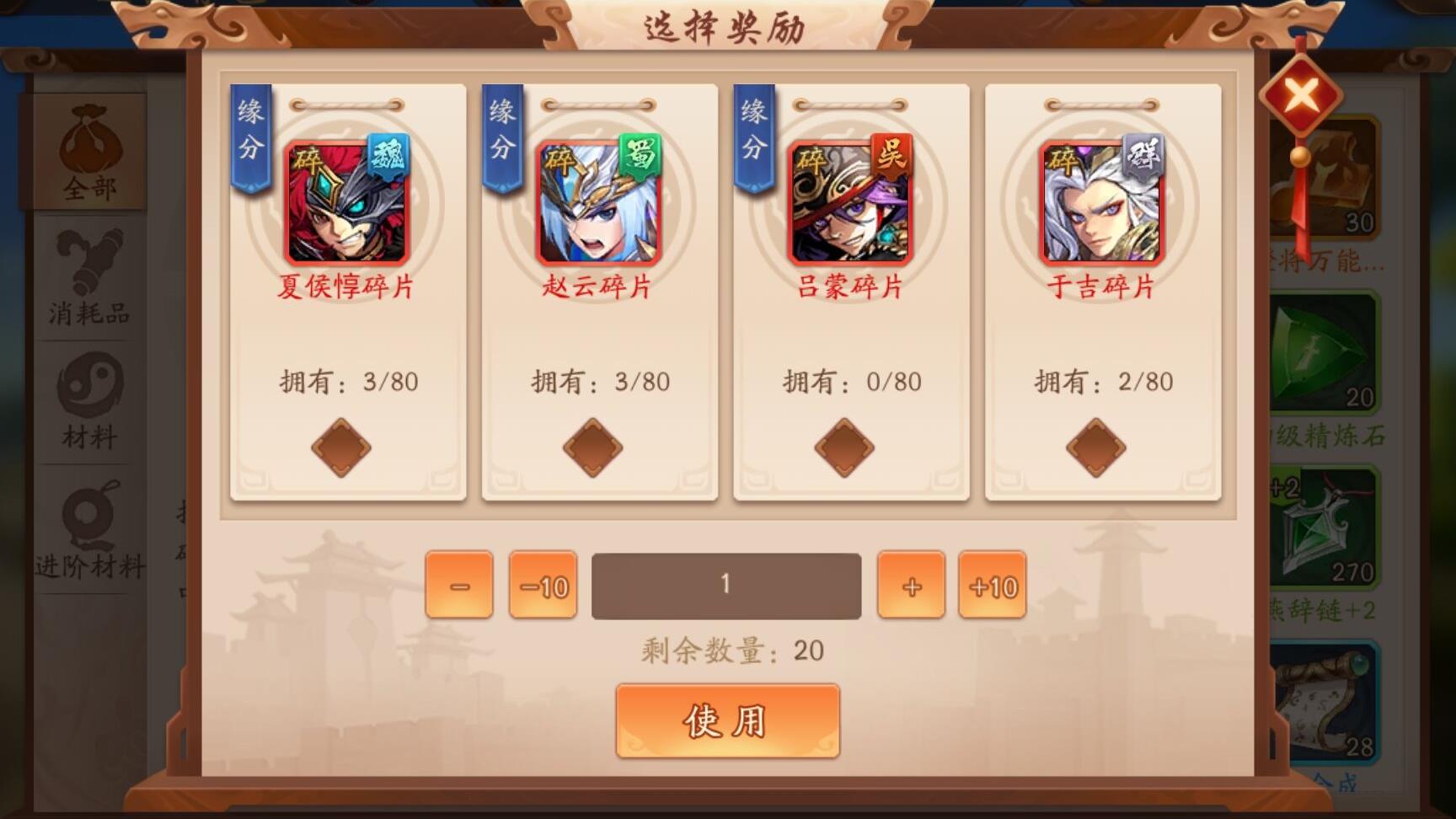Screen dimensions: 1456x819
Task: Click the +10 quantity button
Action: 992,585
